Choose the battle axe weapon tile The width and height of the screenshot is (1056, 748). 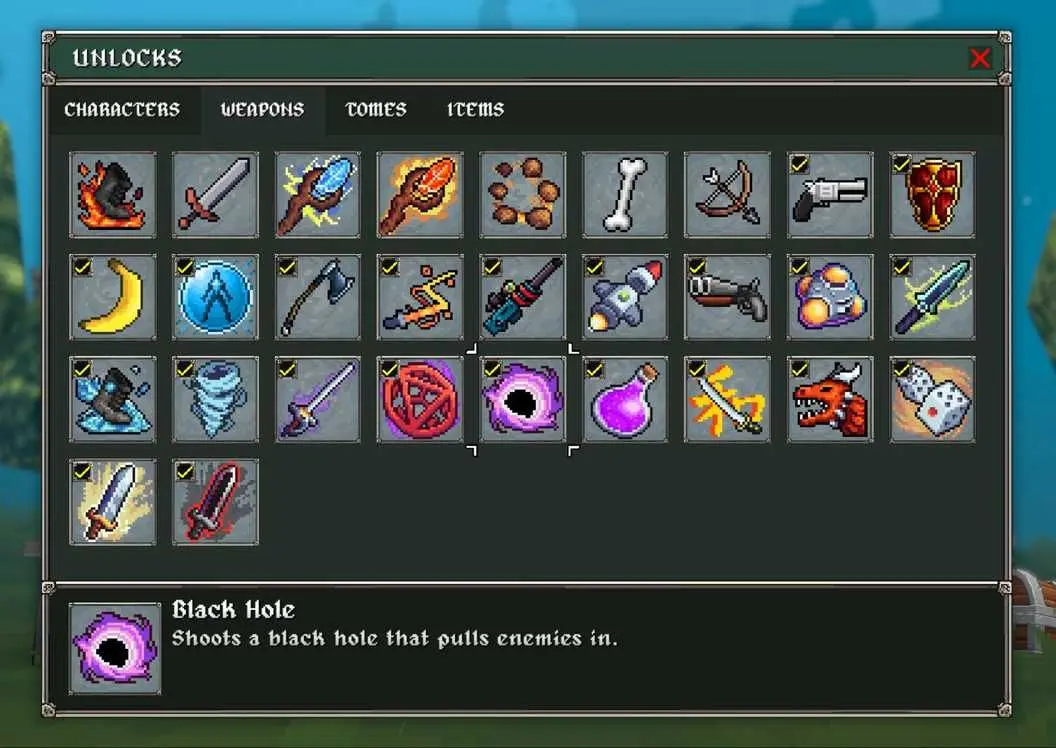point(318,297)
